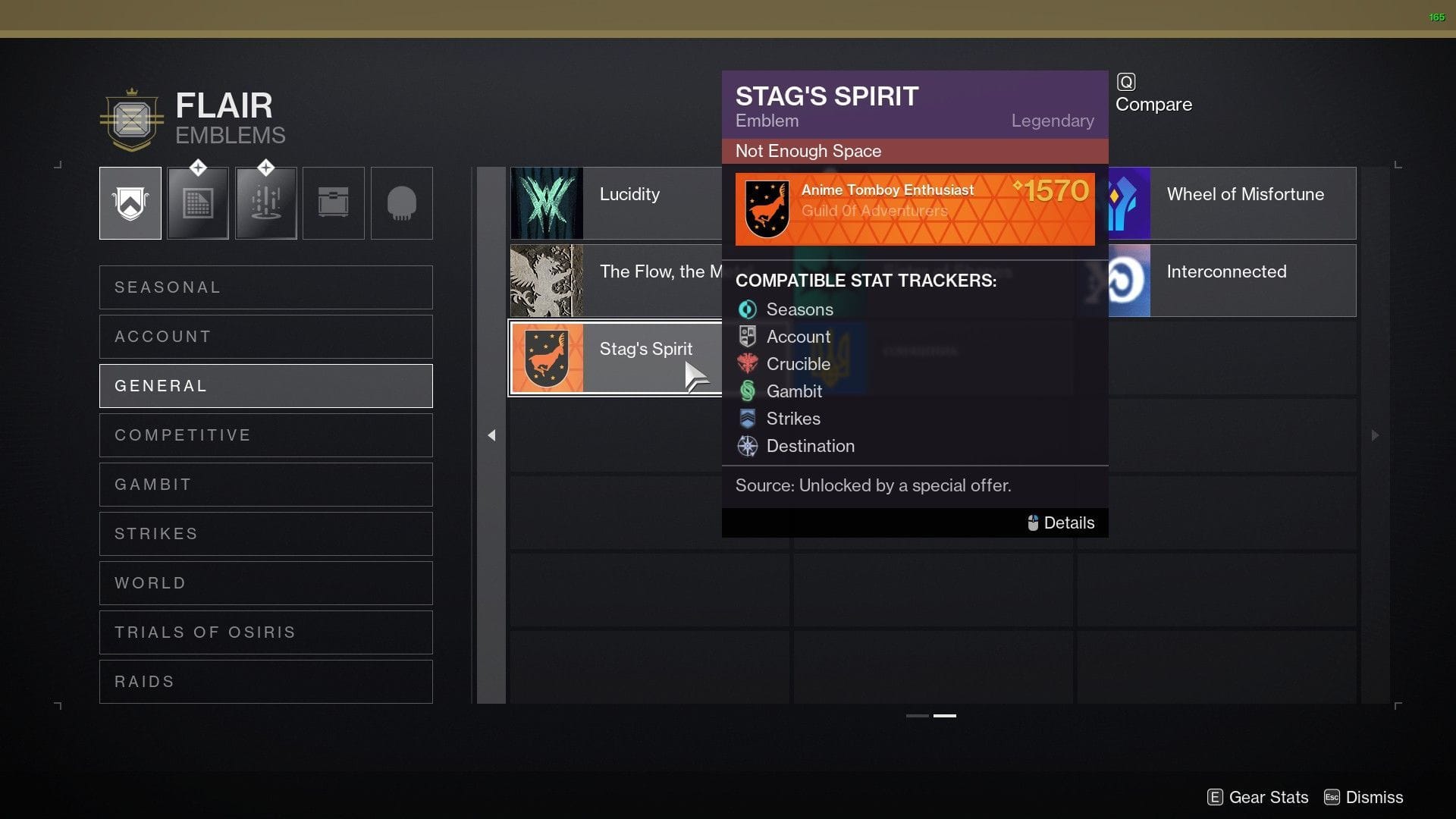Open the RAIDS emblem category
This screenshot has width=1456, height=819.
pyautogui.click(x=265, y=681)
